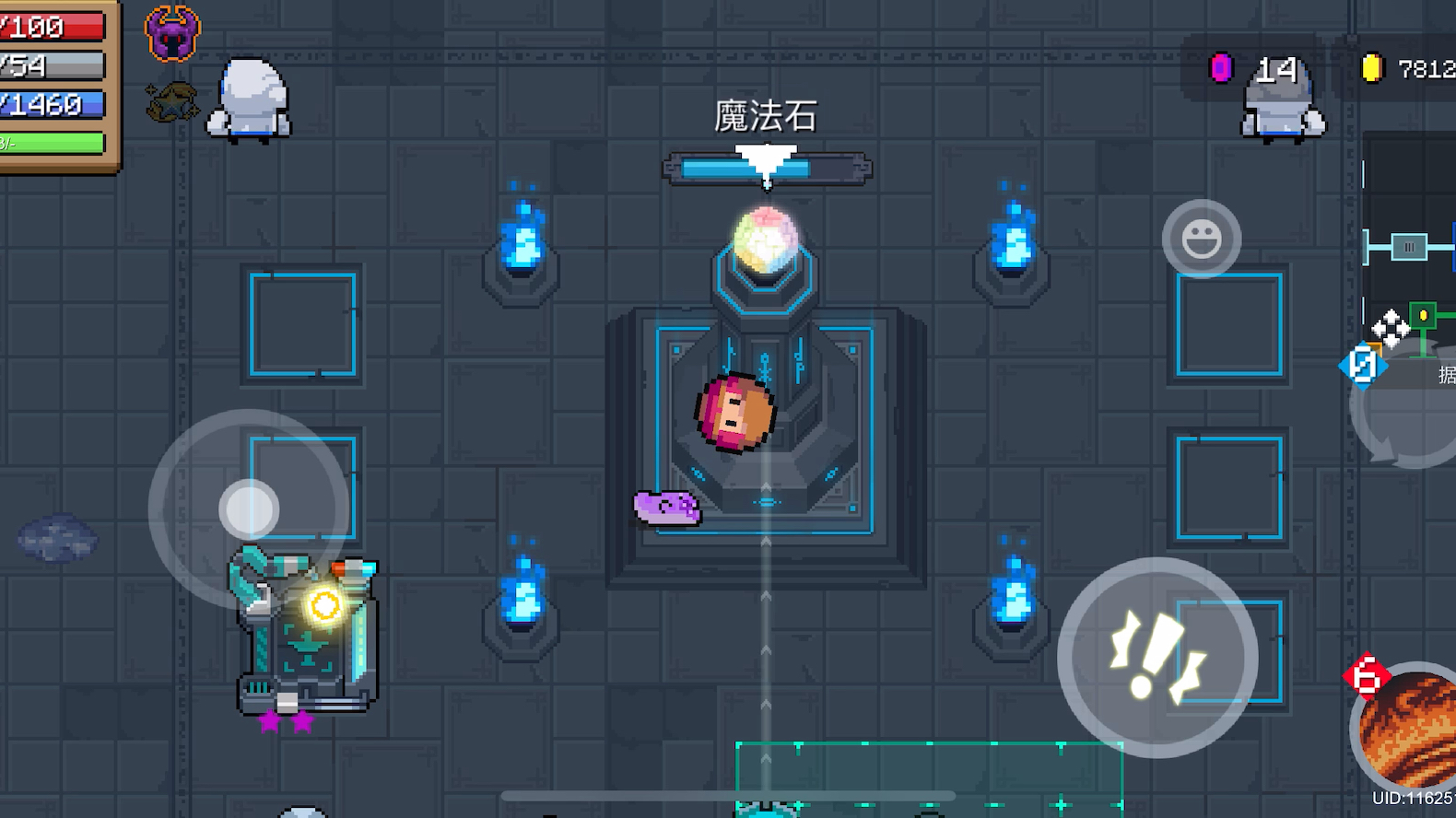Screen dimensions: 1456x818
Task: Click the pink gem currency icon
Action: [1222, 66]
